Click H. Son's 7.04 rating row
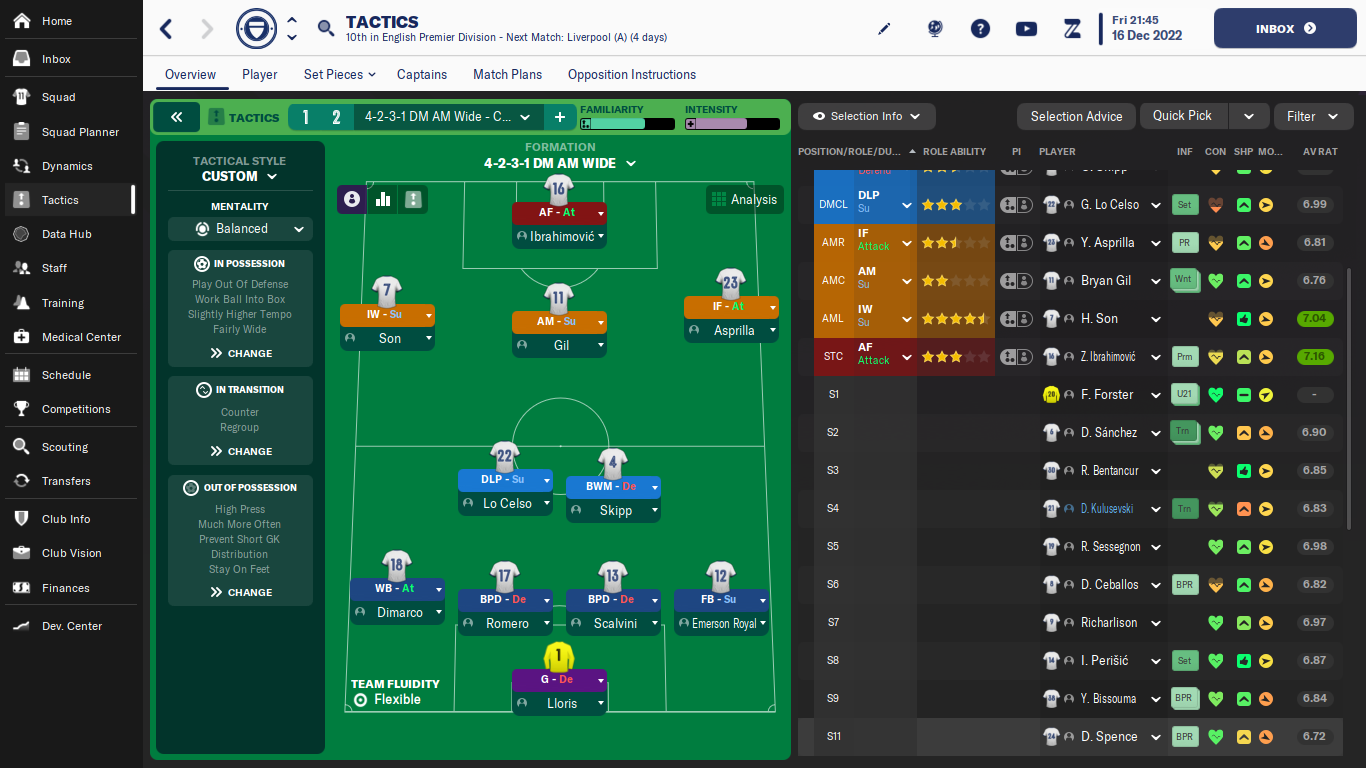 [x=1314, y=318]
